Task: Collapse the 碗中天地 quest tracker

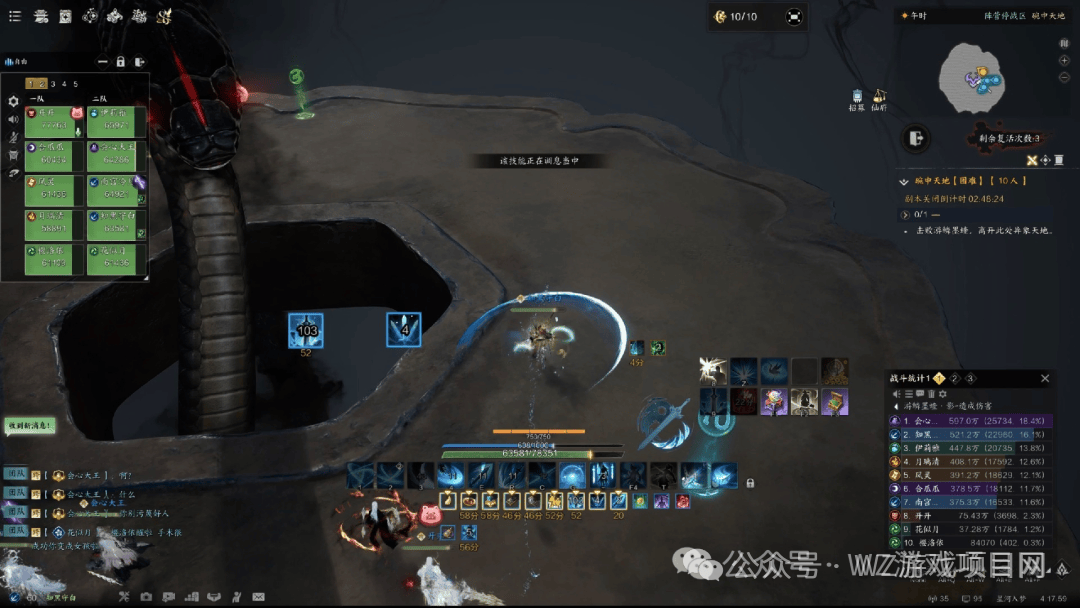Action: click(x=905, y=181)
